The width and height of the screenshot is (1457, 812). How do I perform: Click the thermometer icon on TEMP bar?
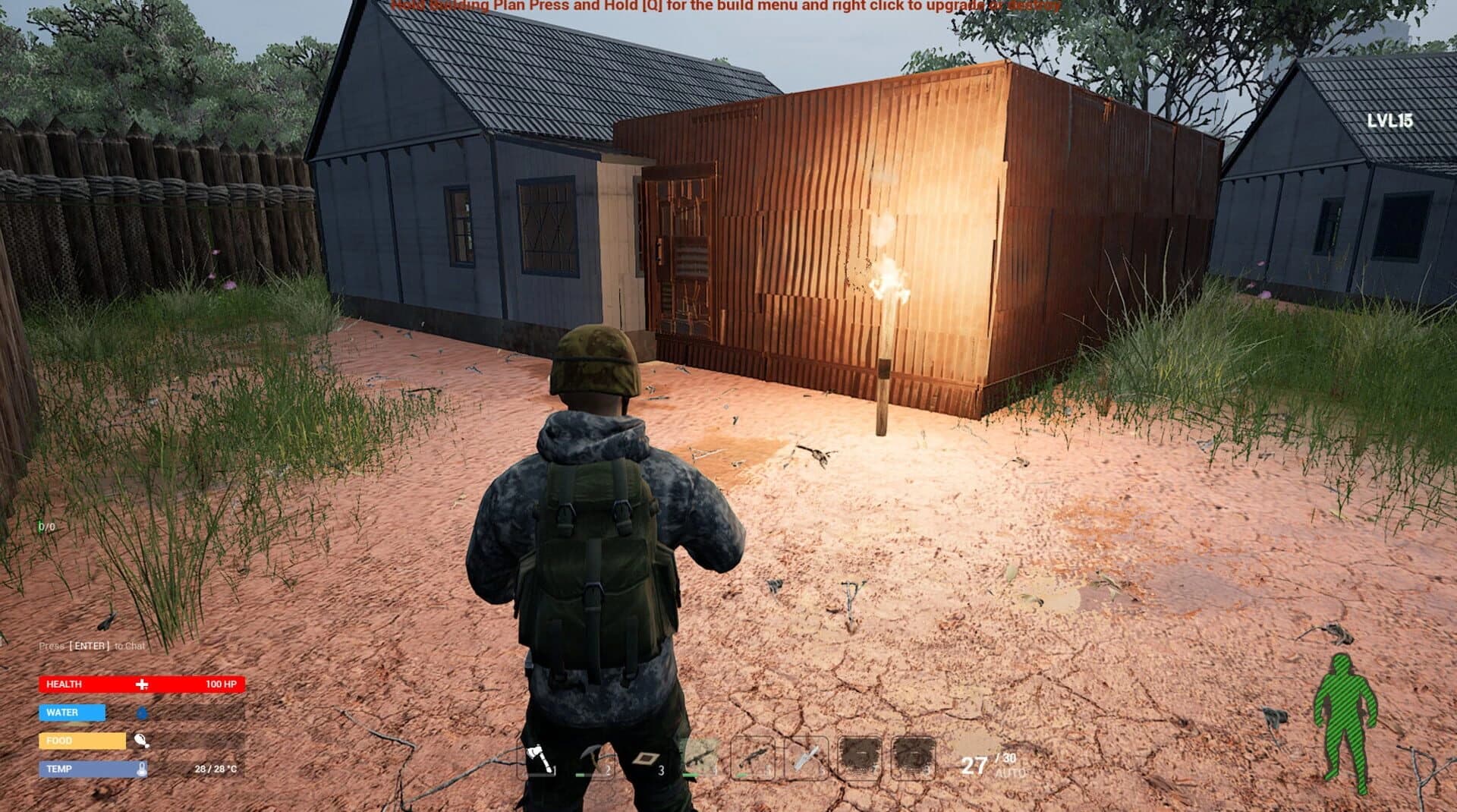(141, 769)
